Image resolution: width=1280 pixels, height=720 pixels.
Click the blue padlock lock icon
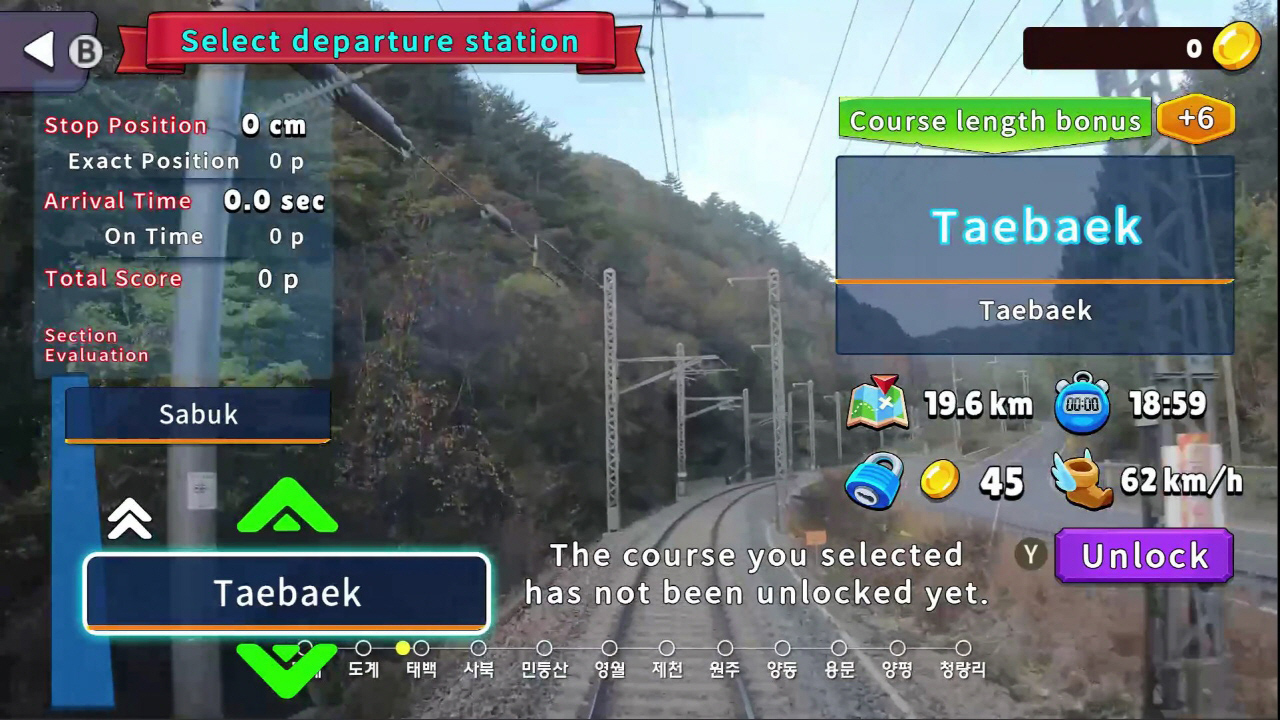(874, 480)
